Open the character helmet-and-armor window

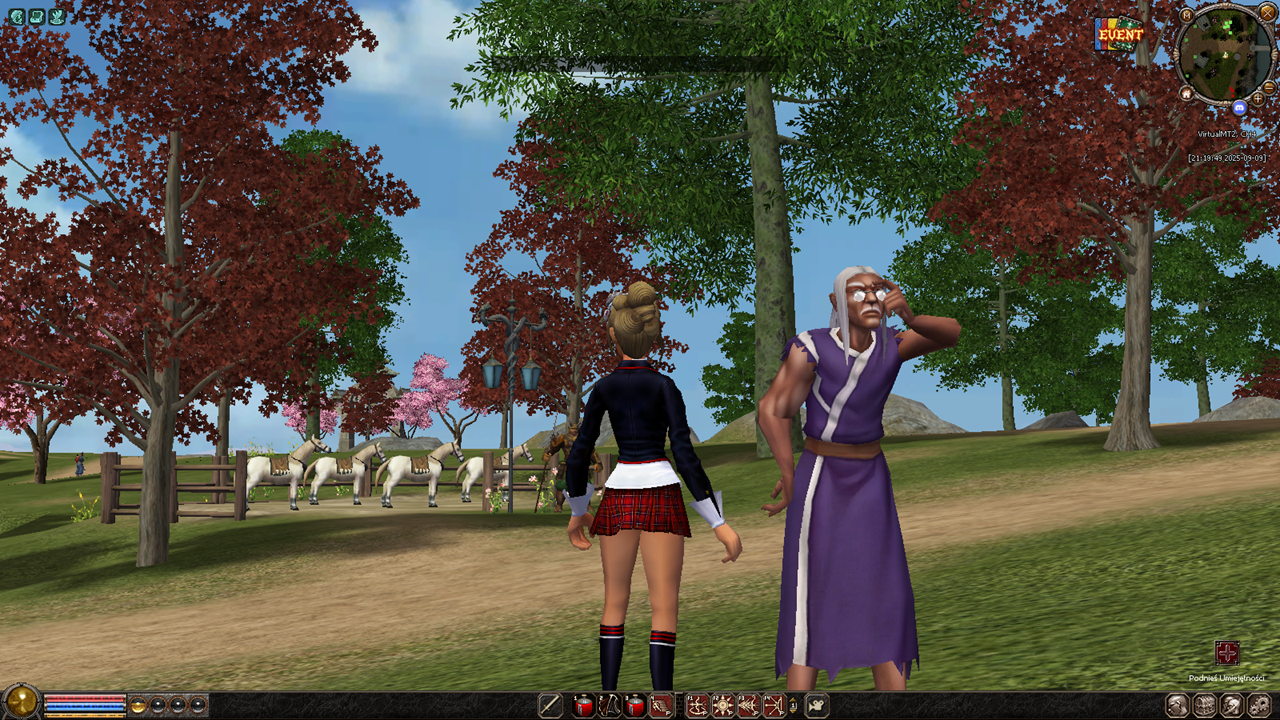(1177, 706)
